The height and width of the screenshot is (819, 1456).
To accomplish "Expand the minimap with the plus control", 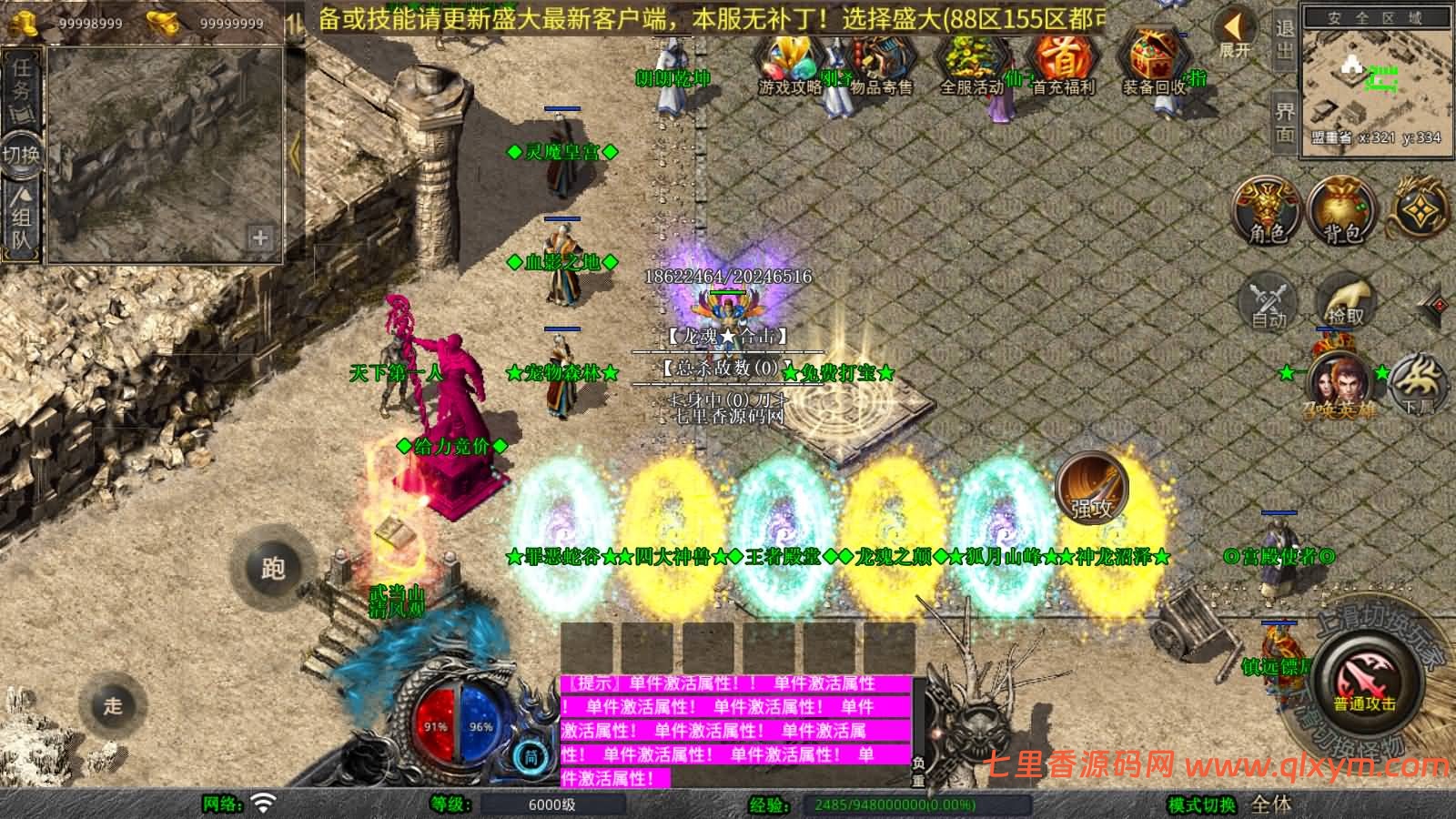I will tap(258, 238).
